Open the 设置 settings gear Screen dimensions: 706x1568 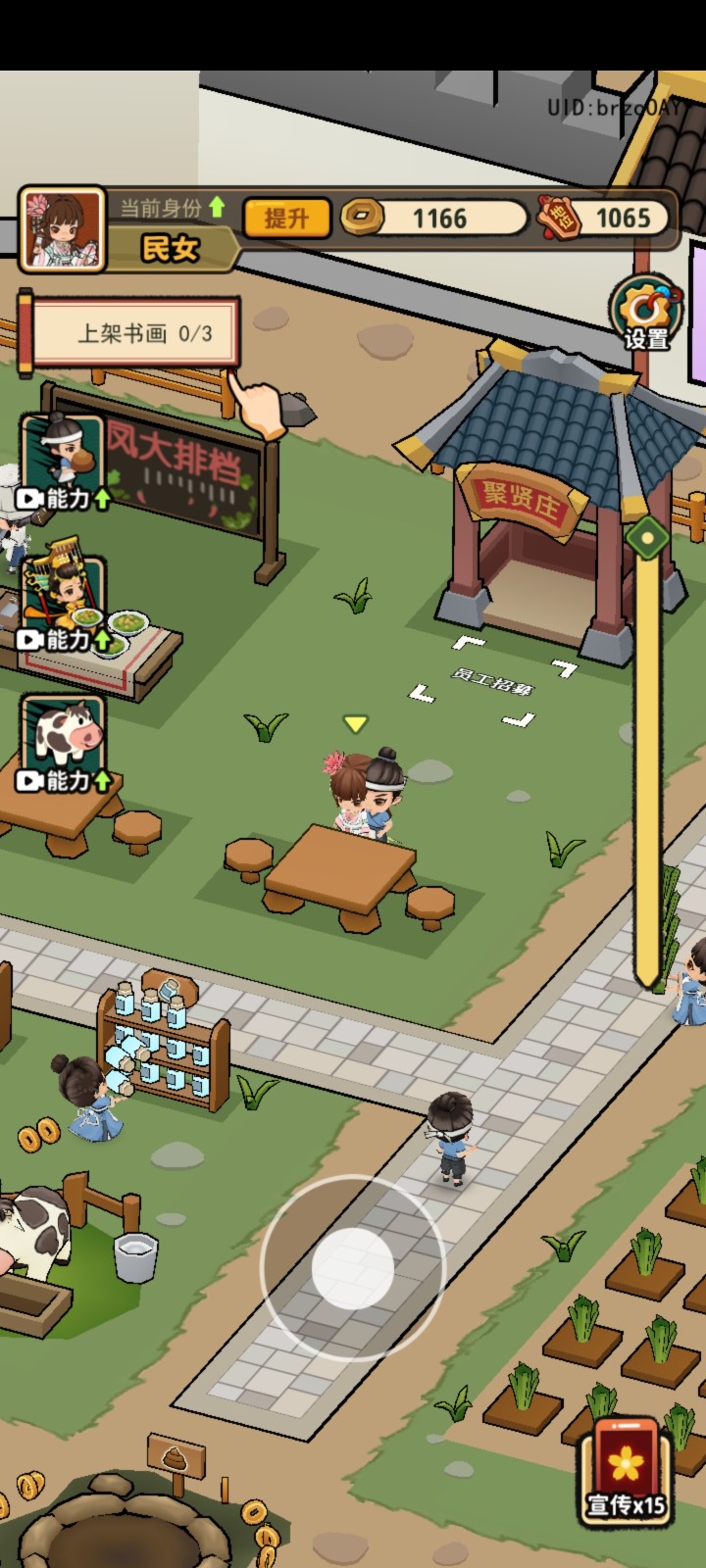(x=645, y=312)
